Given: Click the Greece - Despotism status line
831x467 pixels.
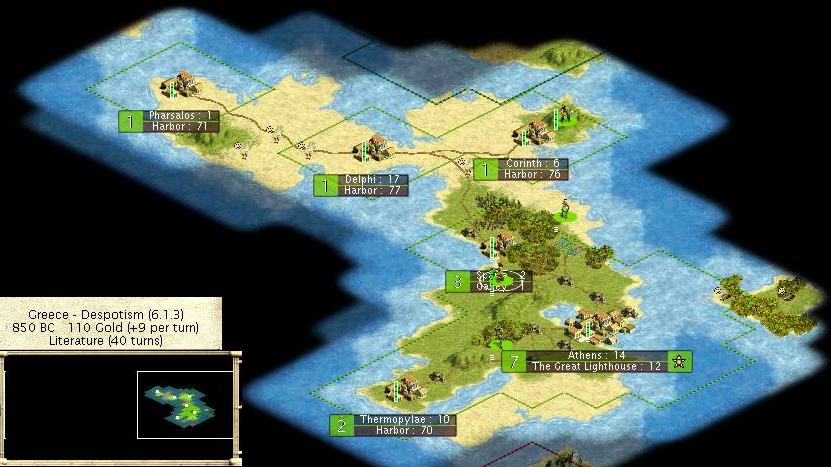Looking at the screenshot, I should pyautogui.click(x=106, y=314).
